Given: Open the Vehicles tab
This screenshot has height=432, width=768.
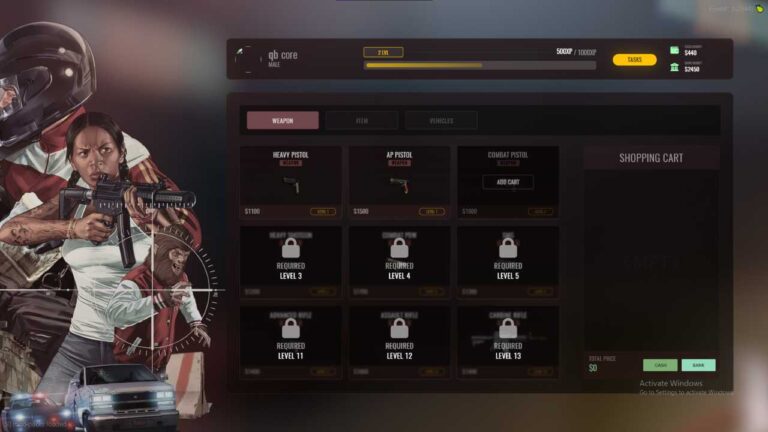Looking at the screenshot, I should (x=441, y=120).
